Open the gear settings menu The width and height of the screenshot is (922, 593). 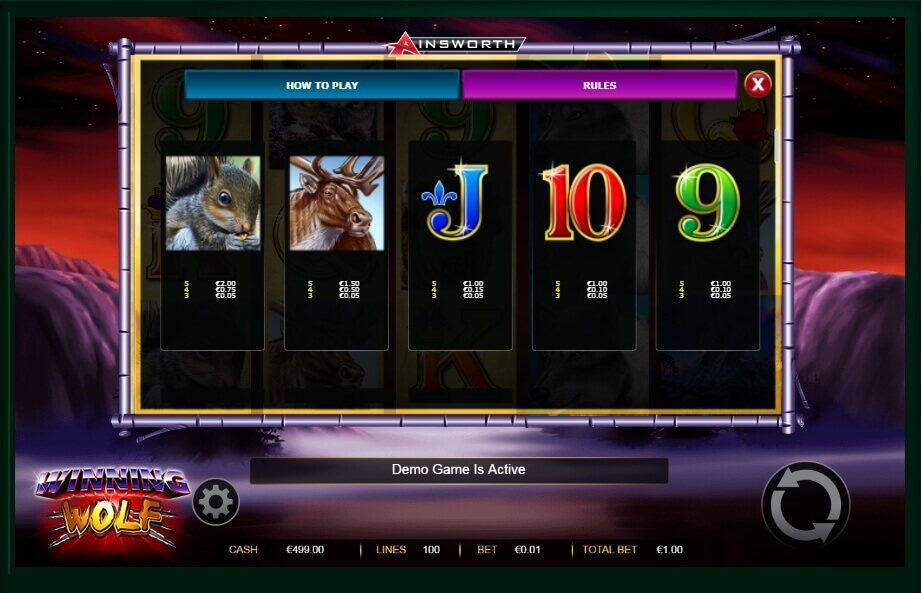(215, 502)
